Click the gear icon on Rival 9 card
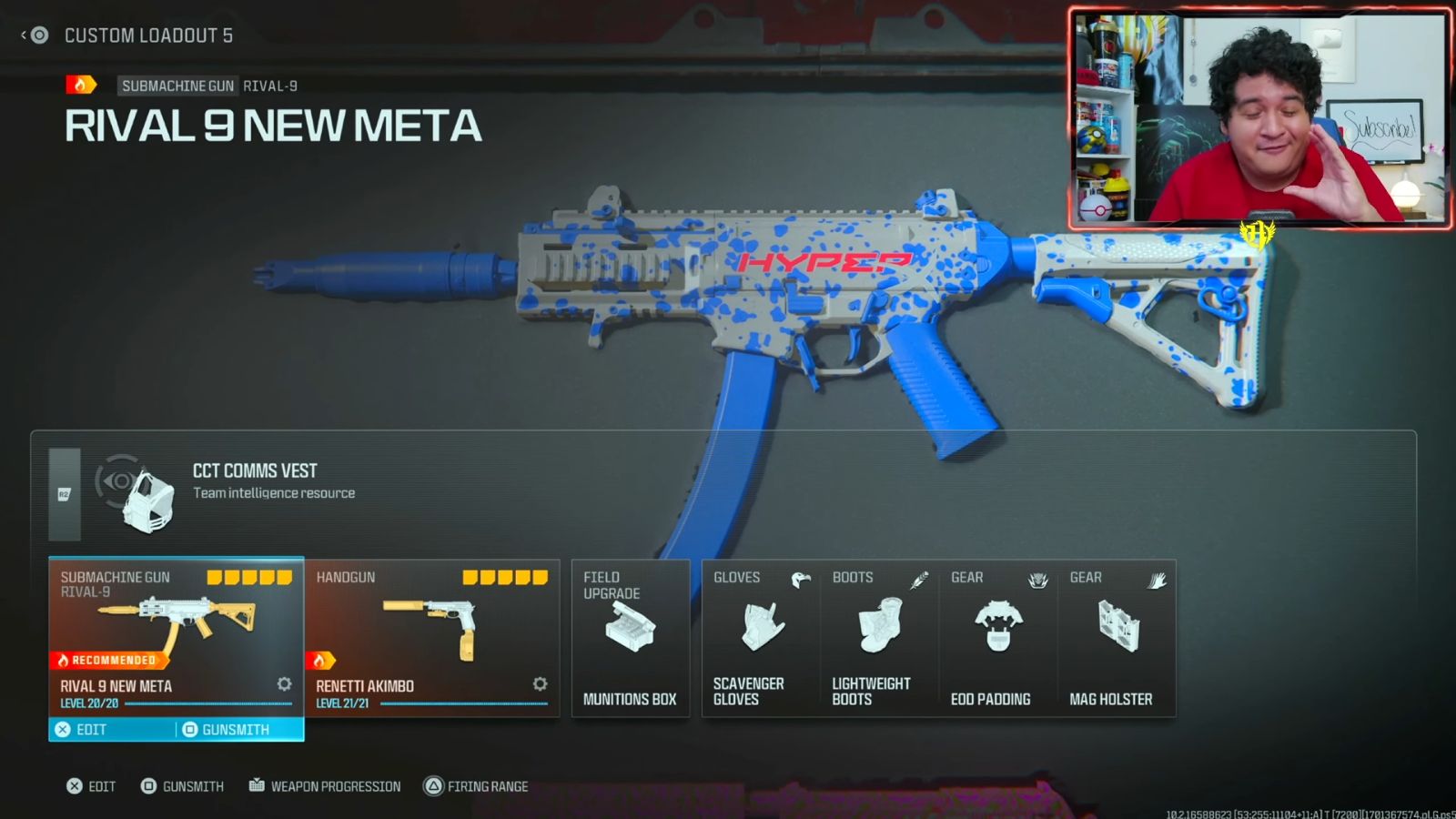This screenshot has width=1456, height=819. (283, 683)
